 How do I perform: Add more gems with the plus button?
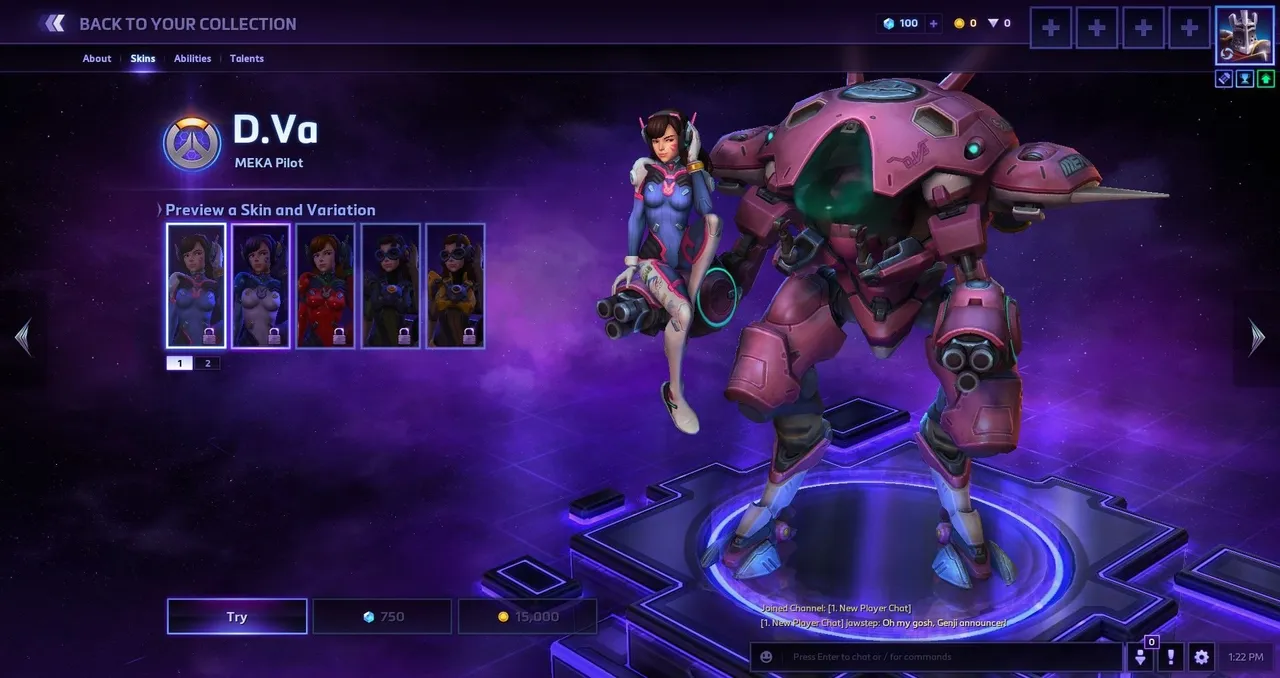pyautogui.click(x=933, y=23)
